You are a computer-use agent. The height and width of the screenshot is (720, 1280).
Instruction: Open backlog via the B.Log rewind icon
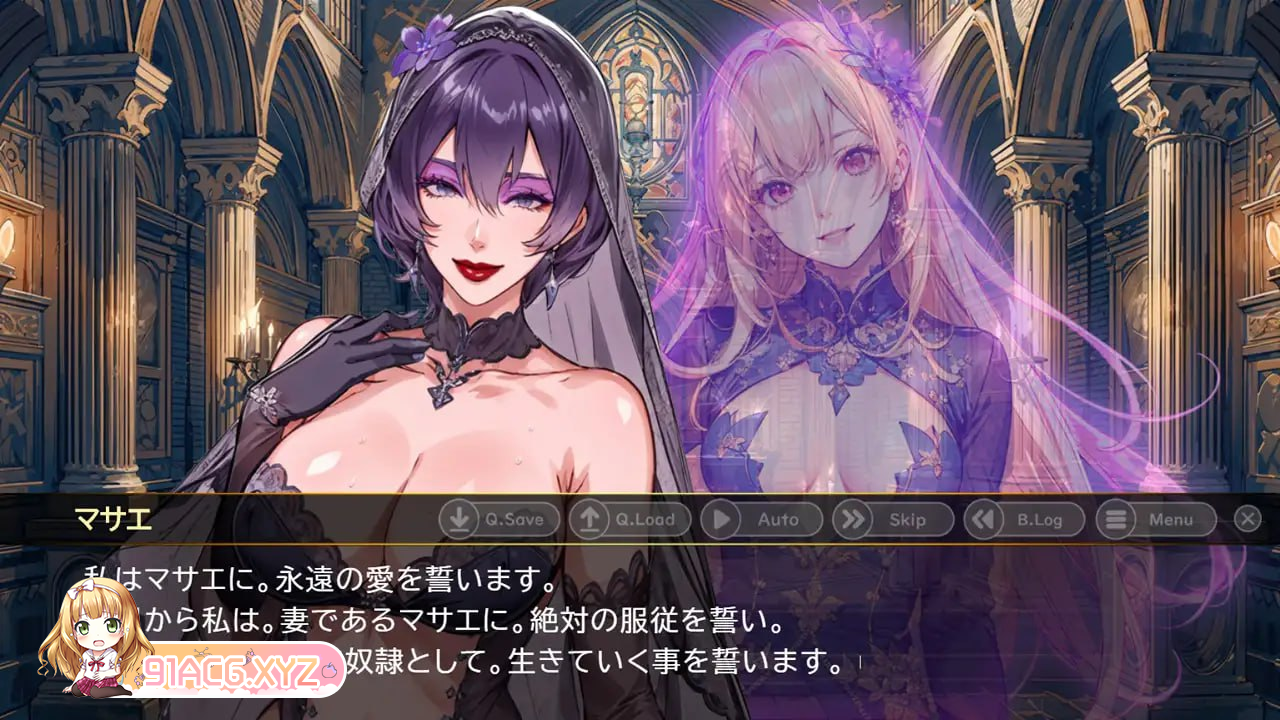tap(984, 520)
